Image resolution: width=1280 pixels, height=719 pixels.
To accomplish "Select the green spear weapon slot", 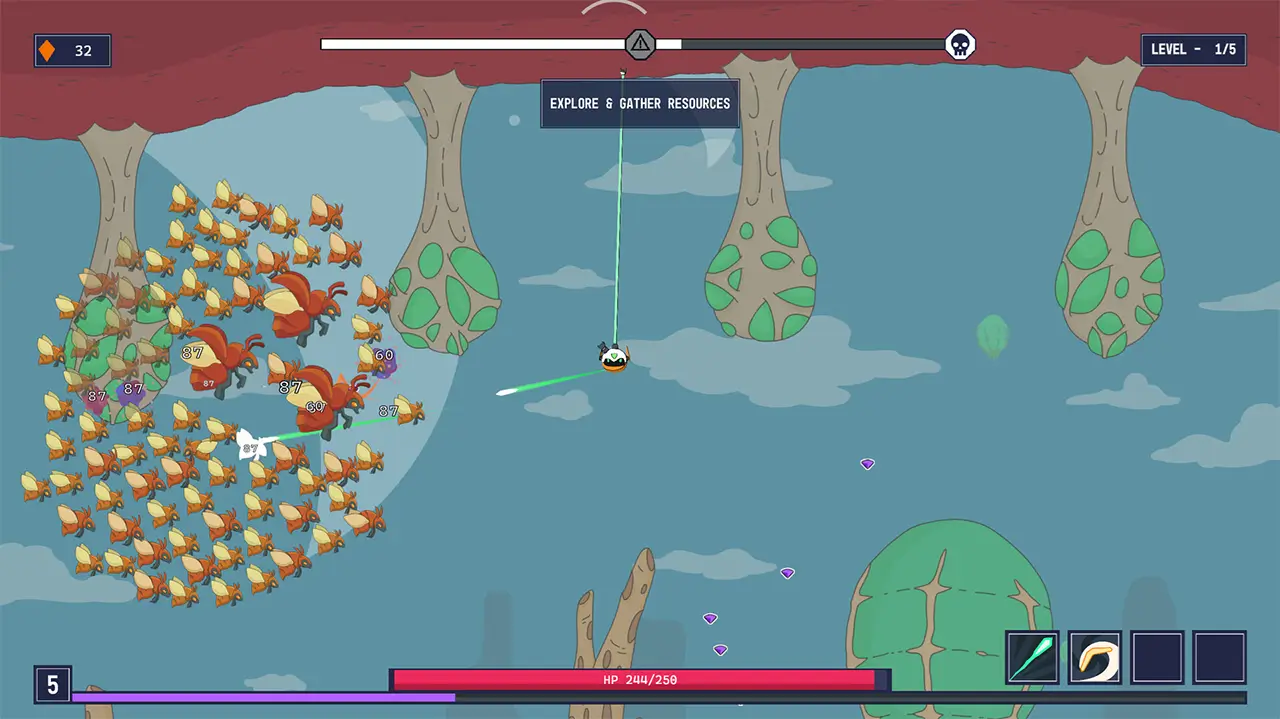I will (x=1032, y=657).
